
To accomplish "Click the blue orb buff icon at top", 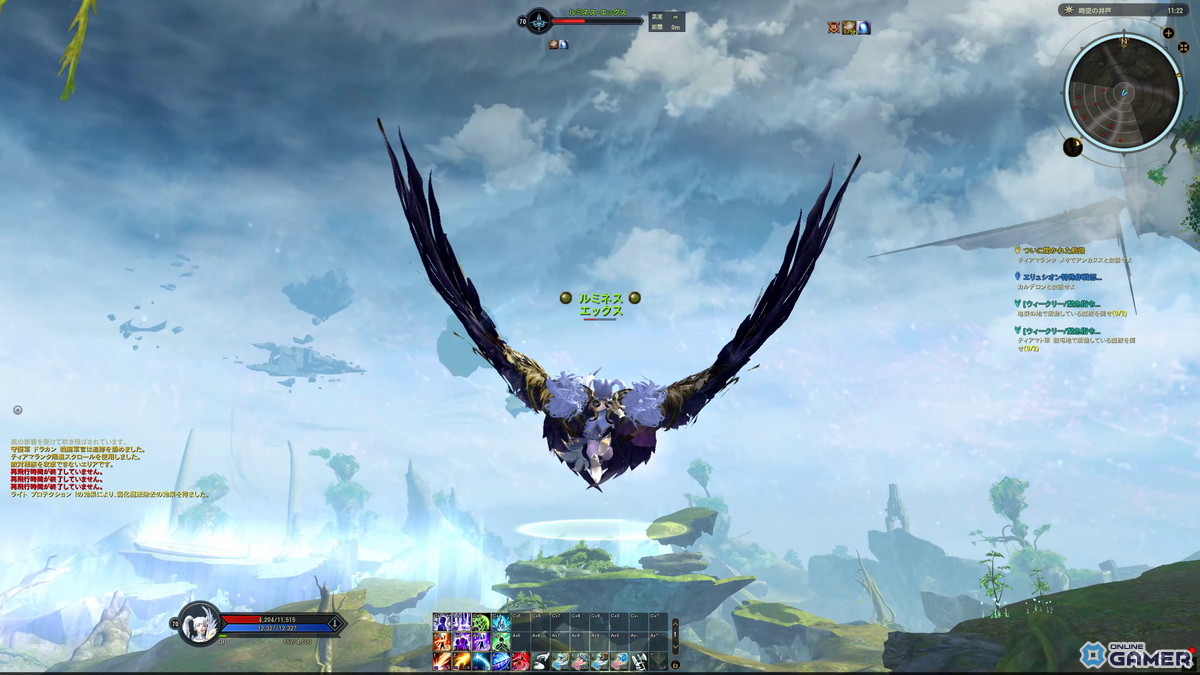I will [863, 28].
